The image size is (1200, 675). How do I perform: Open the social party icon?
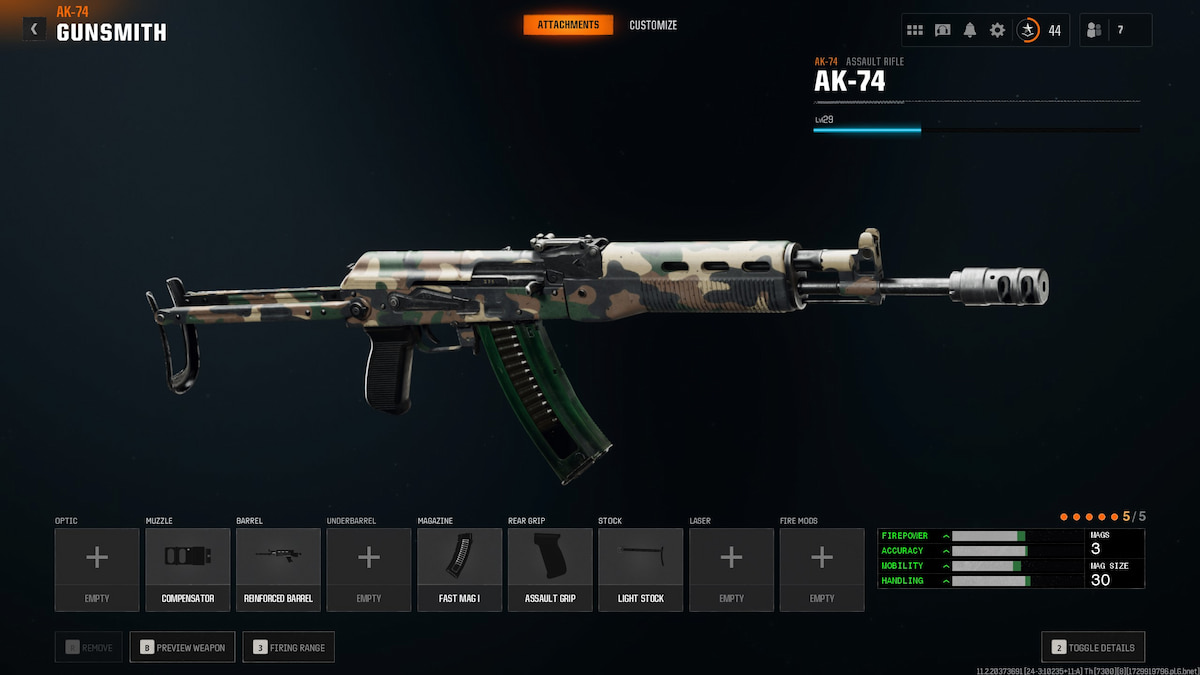coord(1094,30)
